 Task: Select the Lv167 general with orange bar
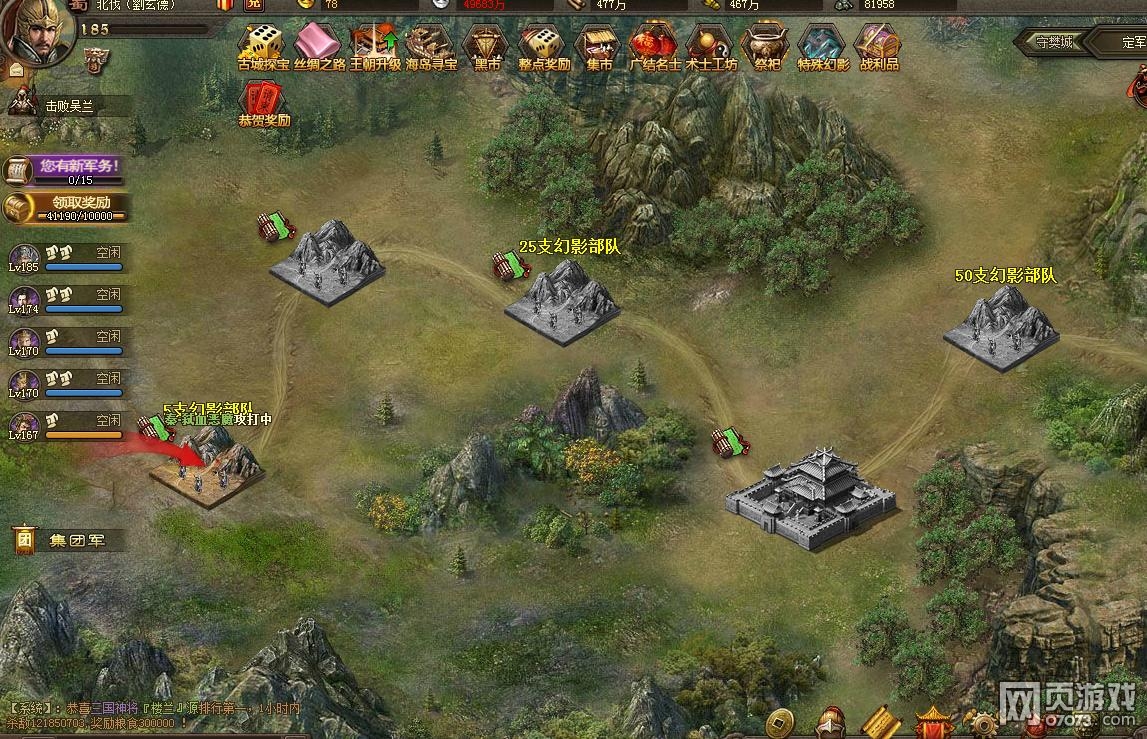coord(24,425)
